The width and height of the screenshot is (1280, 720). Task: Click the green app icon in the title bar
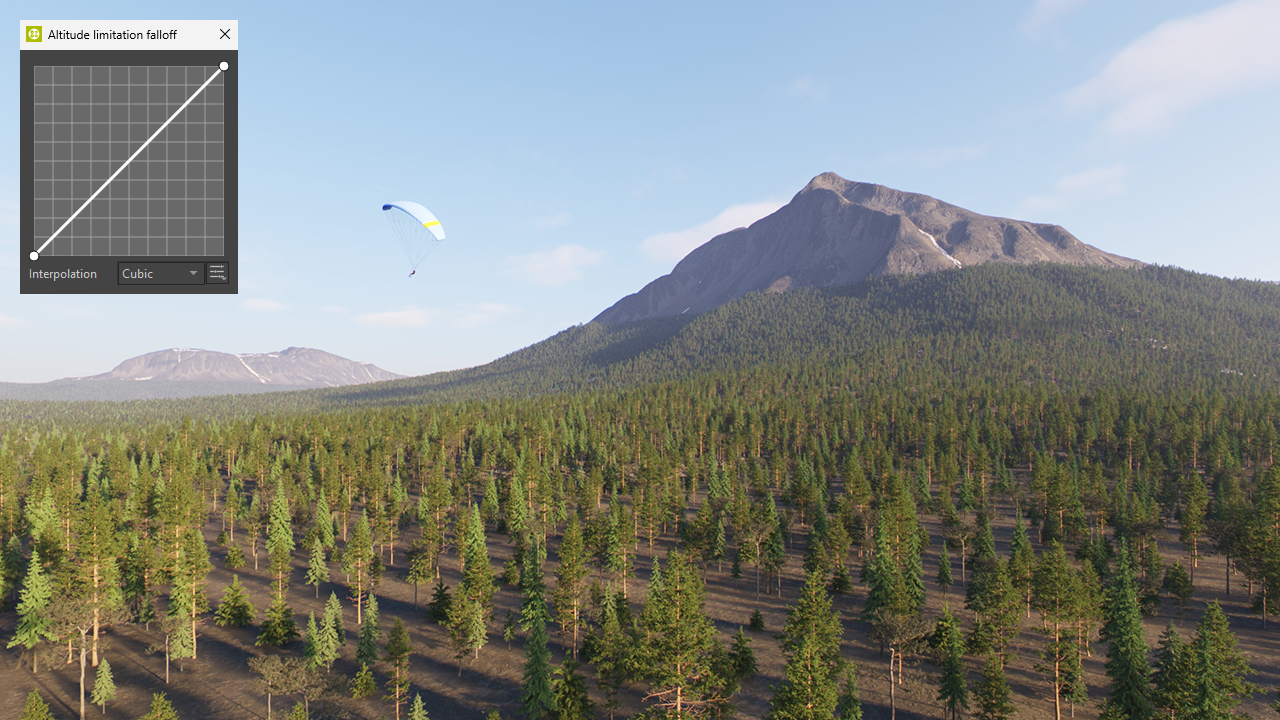pos(34,34)
